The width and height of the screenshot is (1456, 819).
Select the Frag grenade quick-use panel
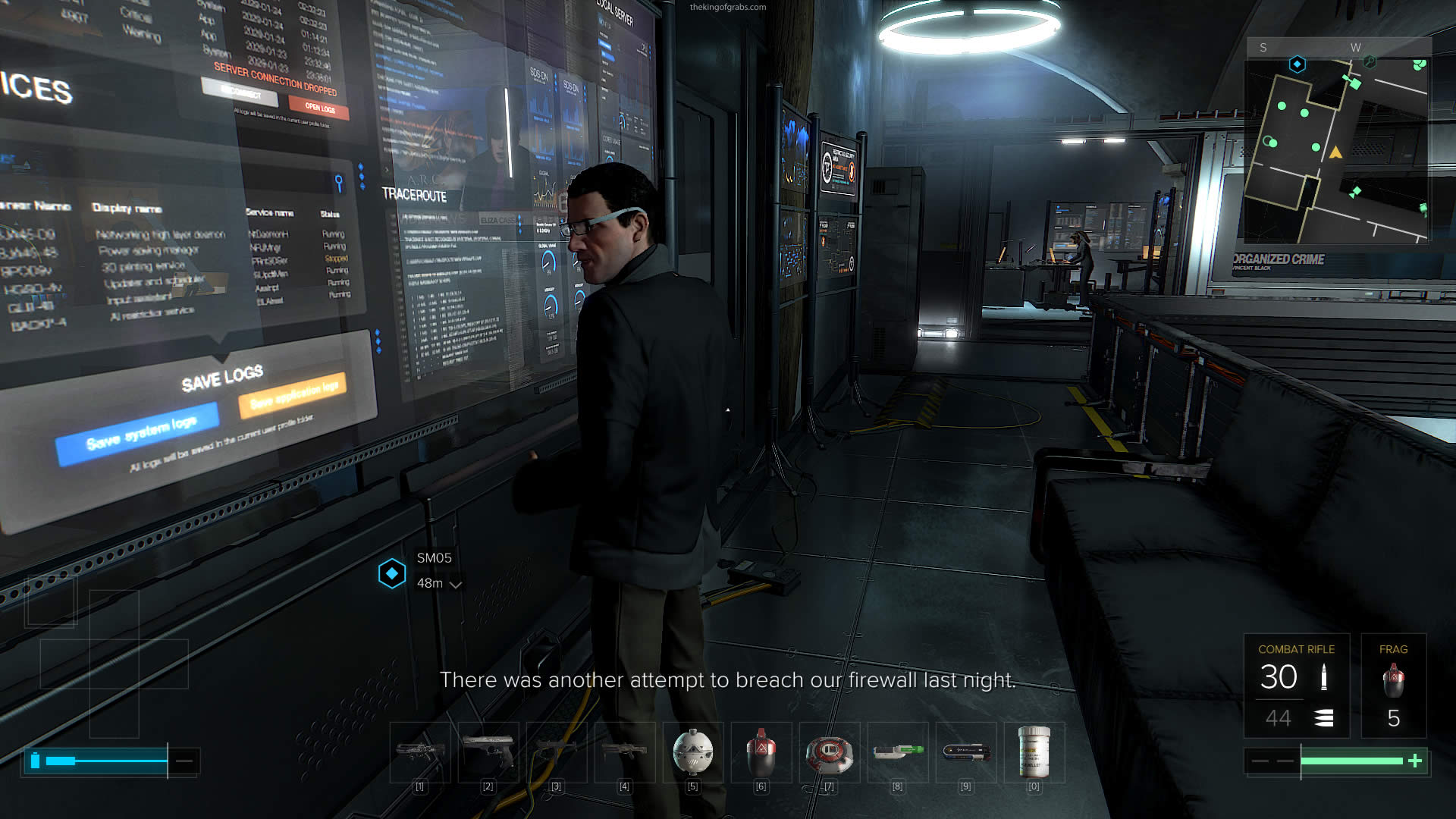1393,686
